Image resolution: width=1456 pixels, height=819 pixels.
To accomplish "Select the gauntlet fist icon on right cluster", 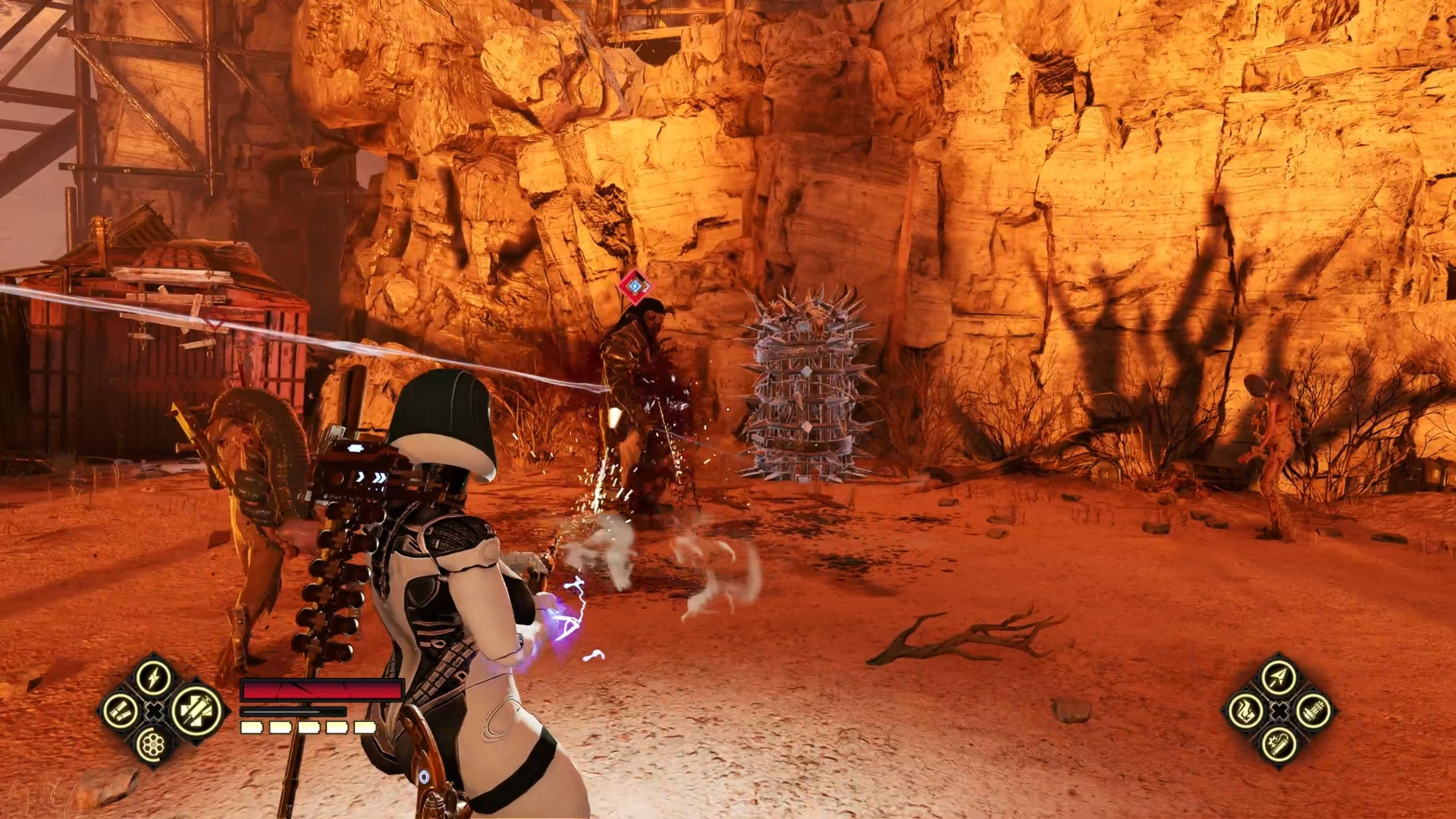I will tap(1247, 711).
